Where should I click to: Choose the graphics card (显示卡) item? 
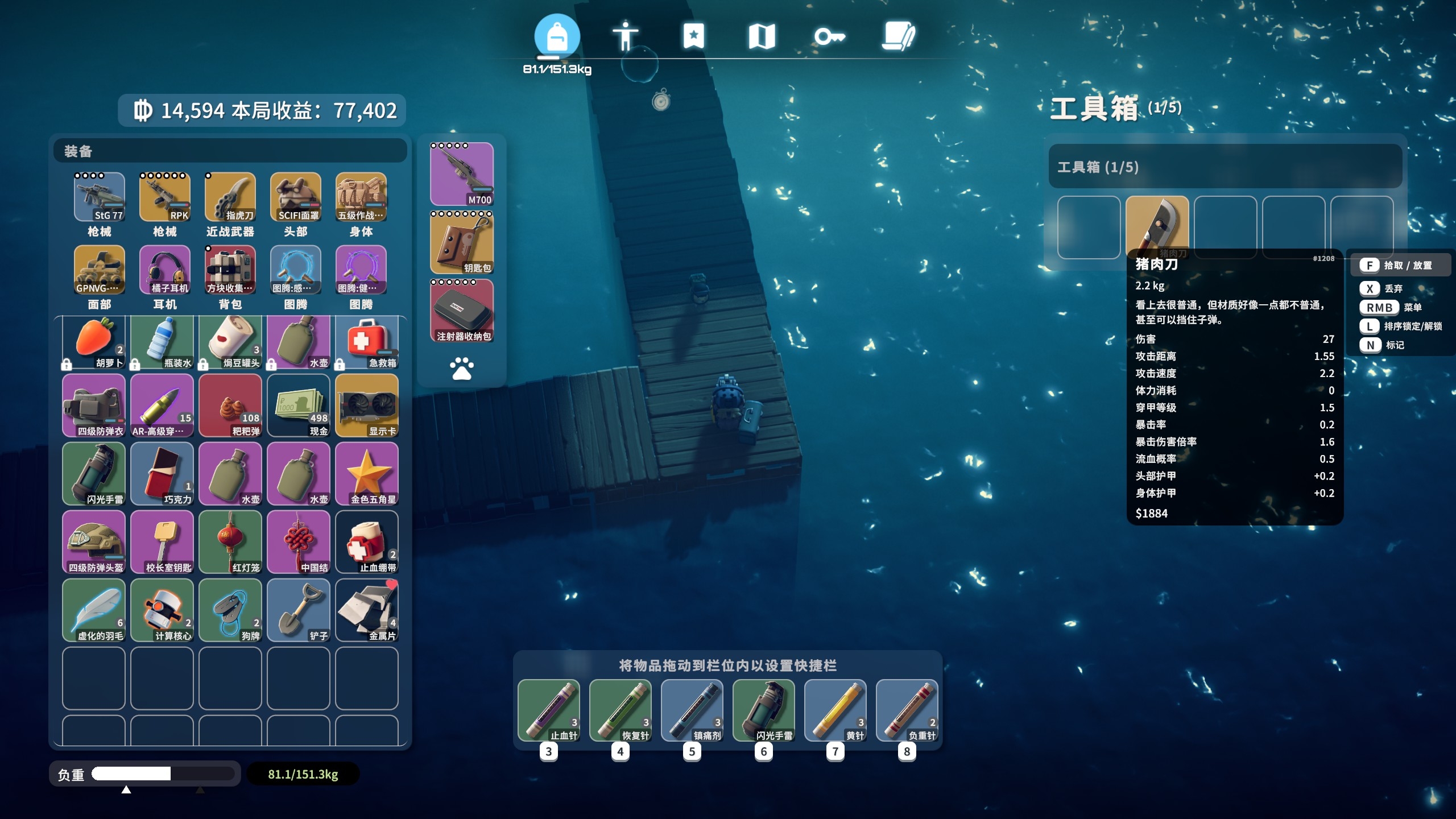(x=367, y=406)
